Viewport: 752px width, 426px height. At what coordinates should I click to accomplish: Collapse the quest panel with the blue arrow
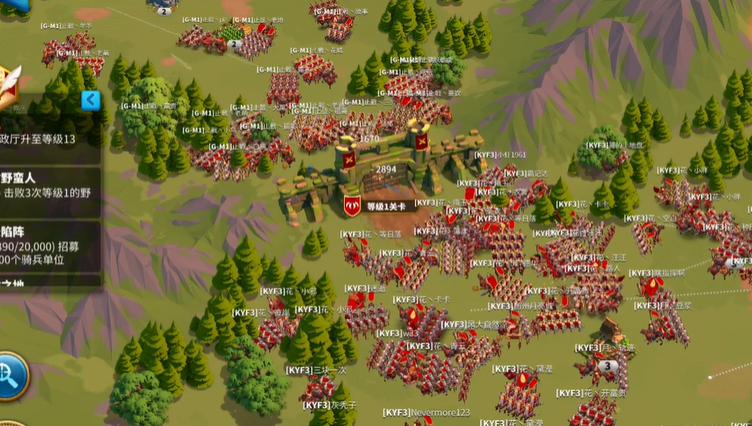pyautogui.click(x=90, y=100)
